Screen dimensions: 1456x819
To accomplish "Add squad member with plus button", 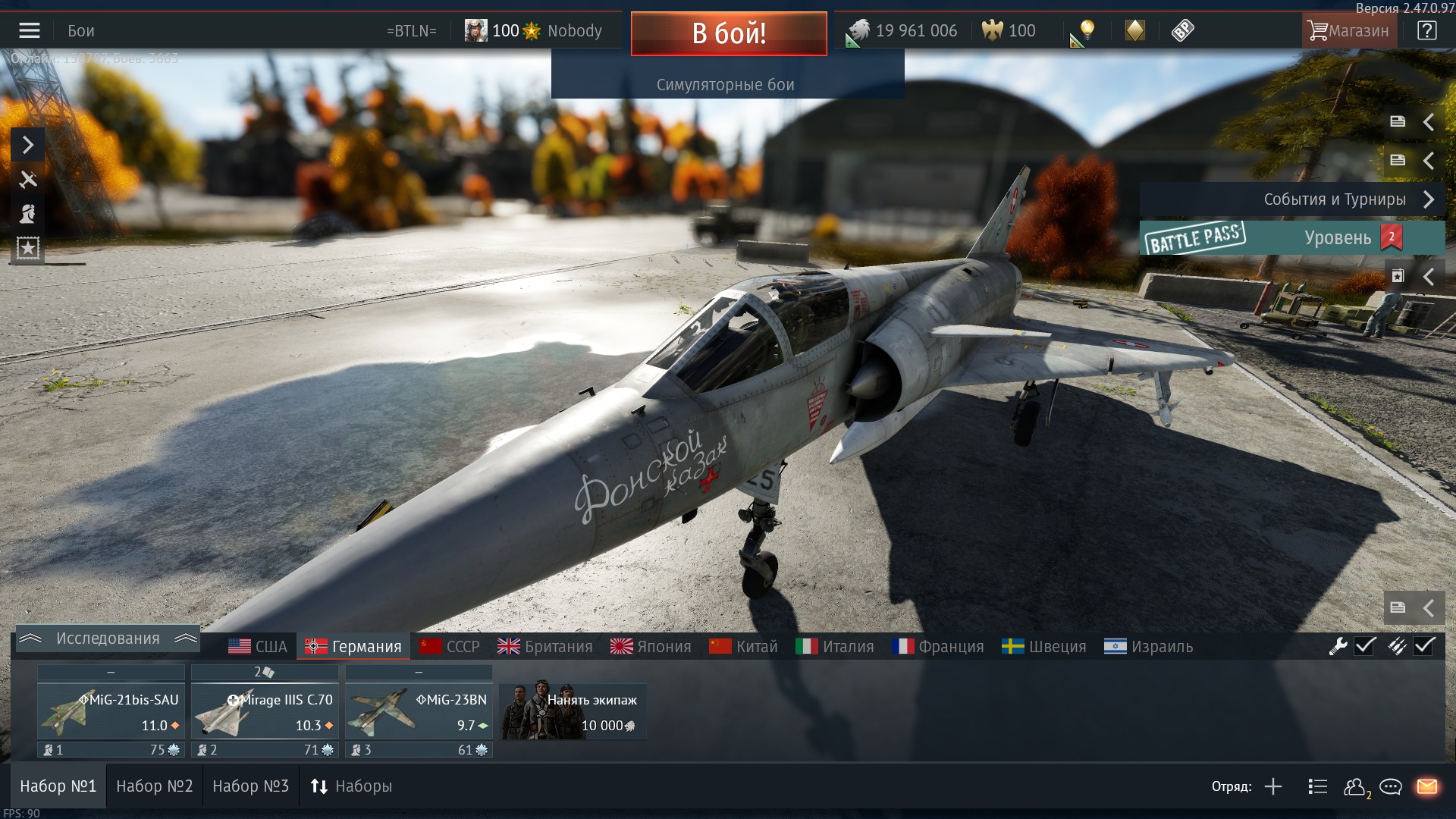I will point(1273,786).
